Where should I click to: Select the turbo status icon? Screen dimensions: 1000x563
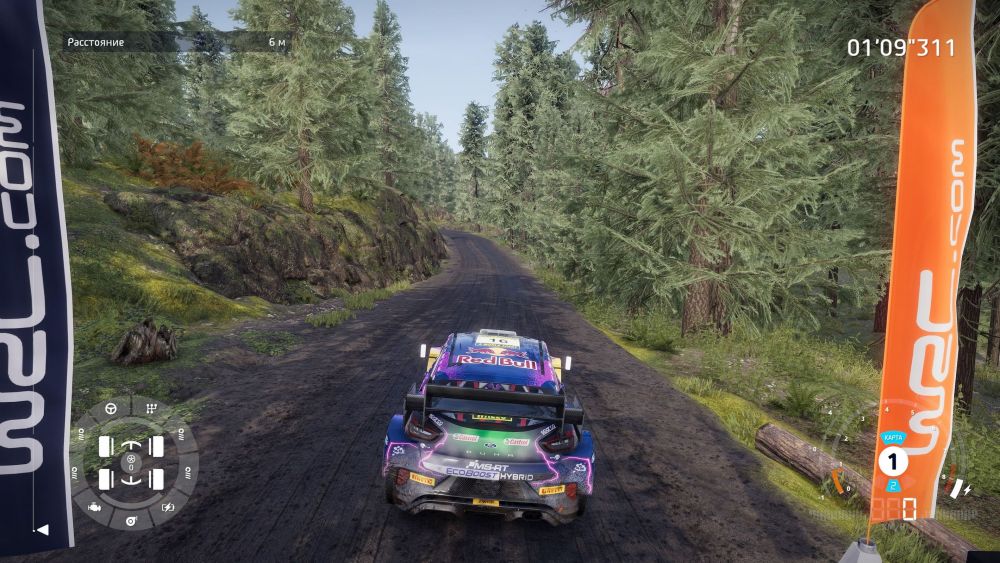point(131,522)
